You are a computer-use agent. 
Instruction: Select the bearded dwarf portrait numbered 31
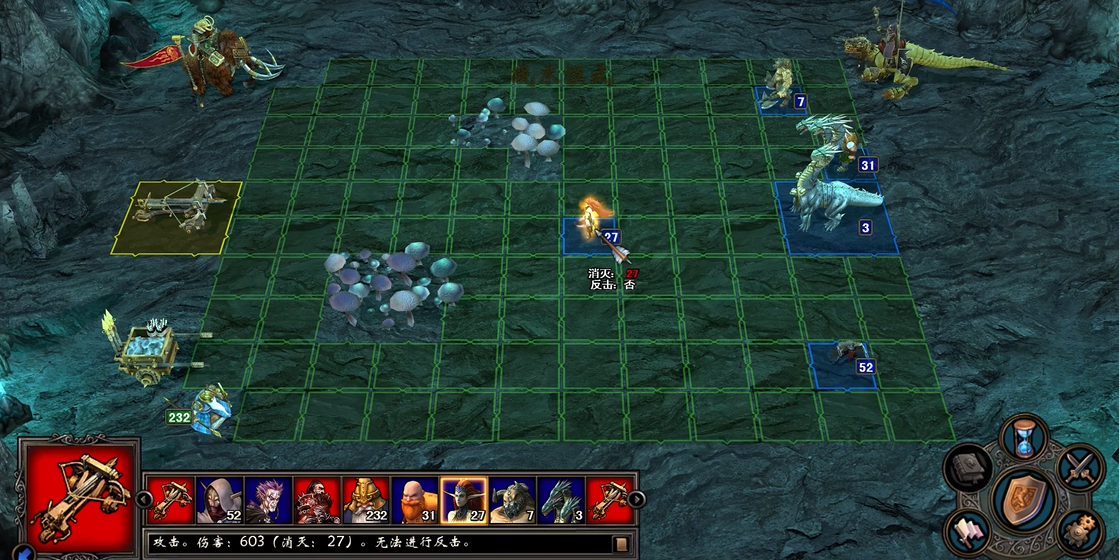coord(414,500)
